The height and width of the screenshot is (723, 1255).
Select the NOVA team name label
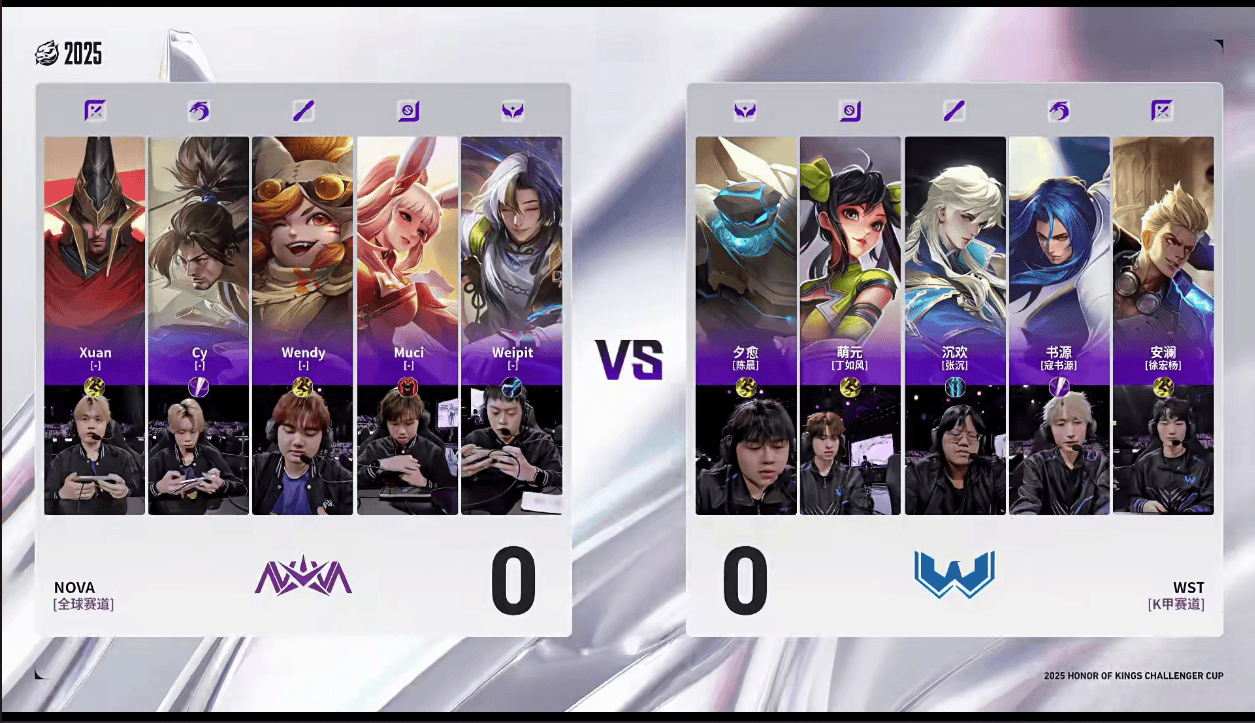(x=75, y=587)
